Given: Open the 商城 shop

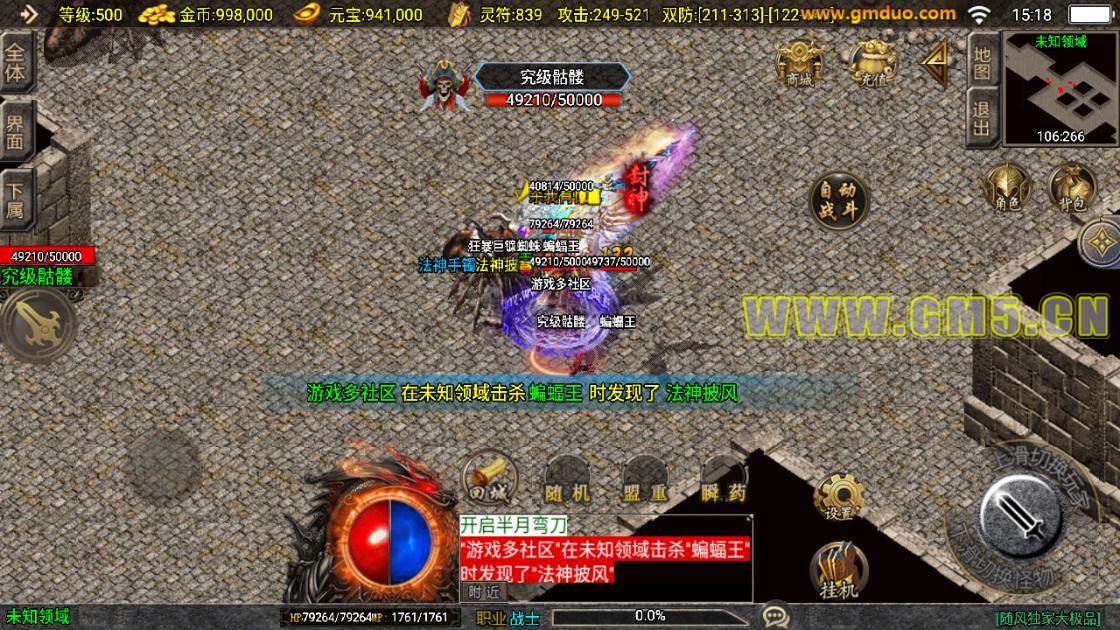Looking at the screenshot, I should click(x=799, y=63).
